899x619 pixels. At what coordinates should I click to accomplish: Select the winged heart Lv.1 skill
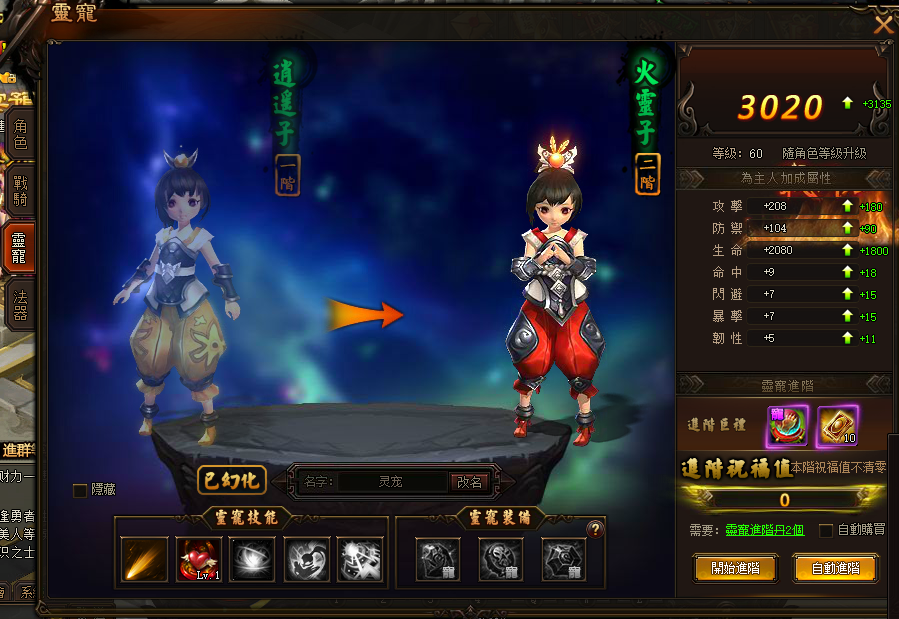199,559
